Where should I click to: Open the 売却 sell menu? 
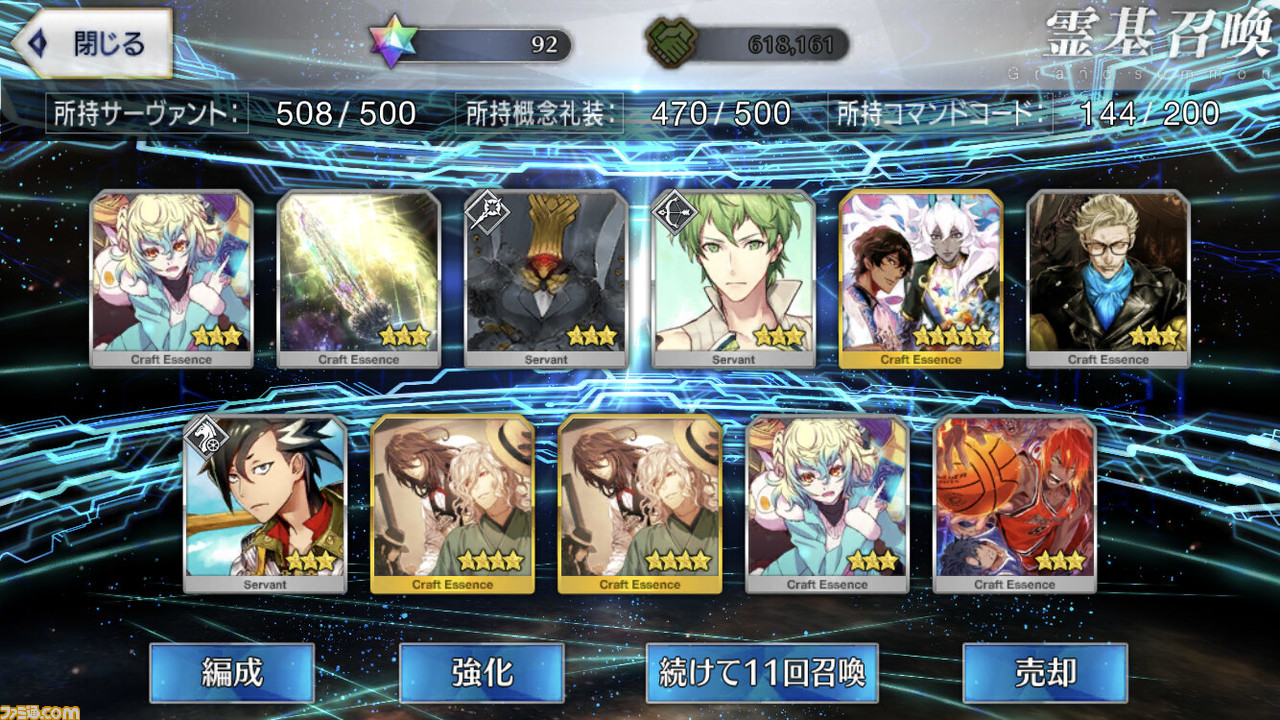pos(1045,673)
